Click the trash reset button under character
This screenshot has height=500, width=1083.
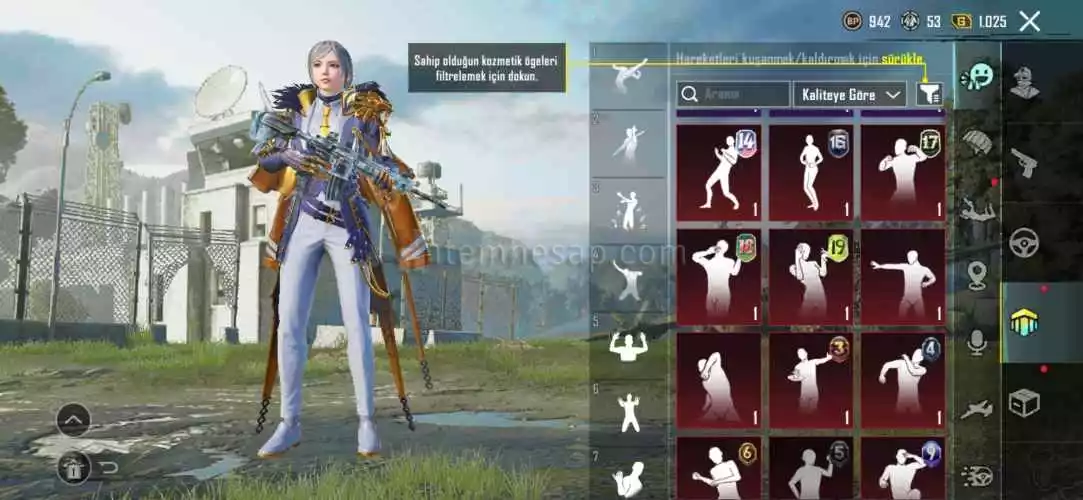click(75, 466)
